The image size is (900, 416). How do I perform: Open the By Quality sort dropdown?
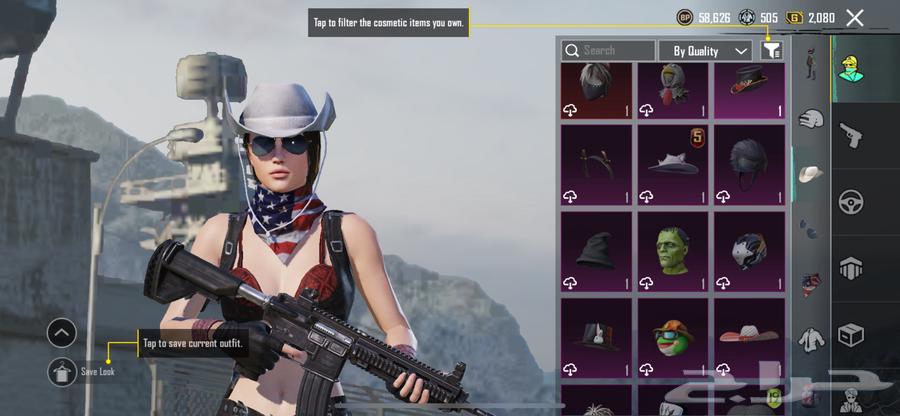(705, 50)
